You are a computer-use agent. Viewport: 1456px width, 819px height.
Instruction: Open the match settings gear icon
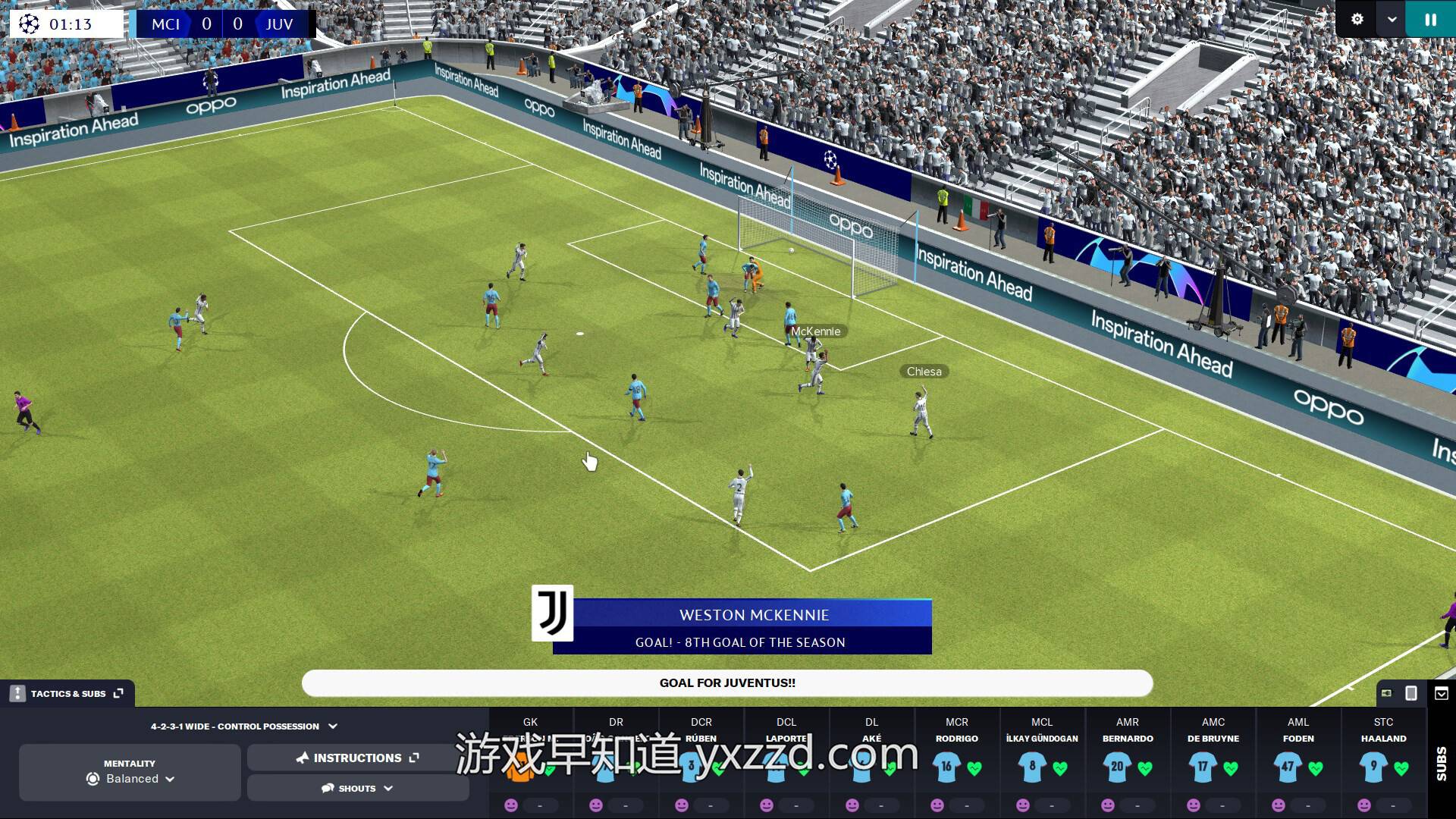point(1357,20)
